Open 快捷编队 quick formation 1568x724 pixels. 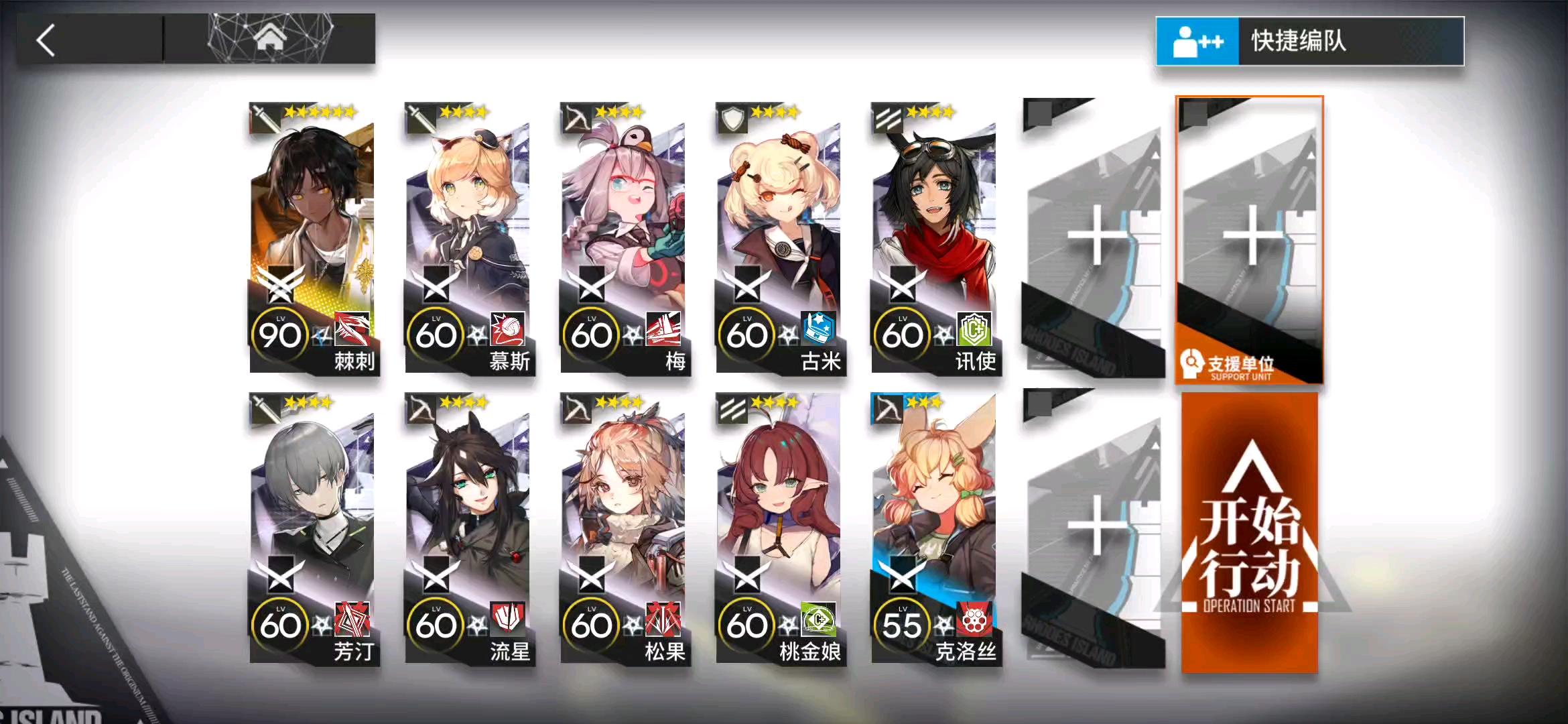[1307, 42]
